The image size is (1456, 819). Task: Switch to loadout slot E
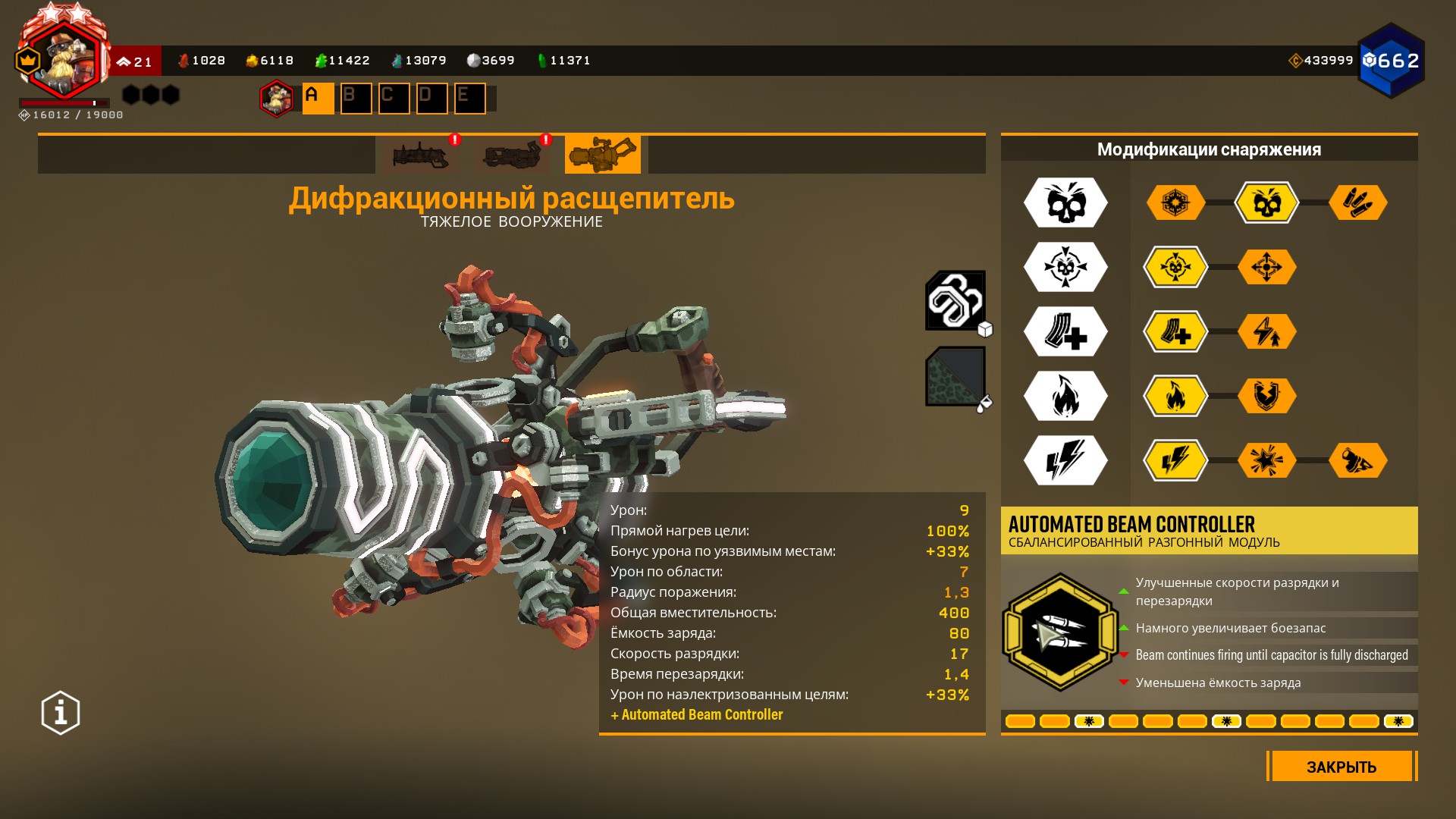click(469, 99)
